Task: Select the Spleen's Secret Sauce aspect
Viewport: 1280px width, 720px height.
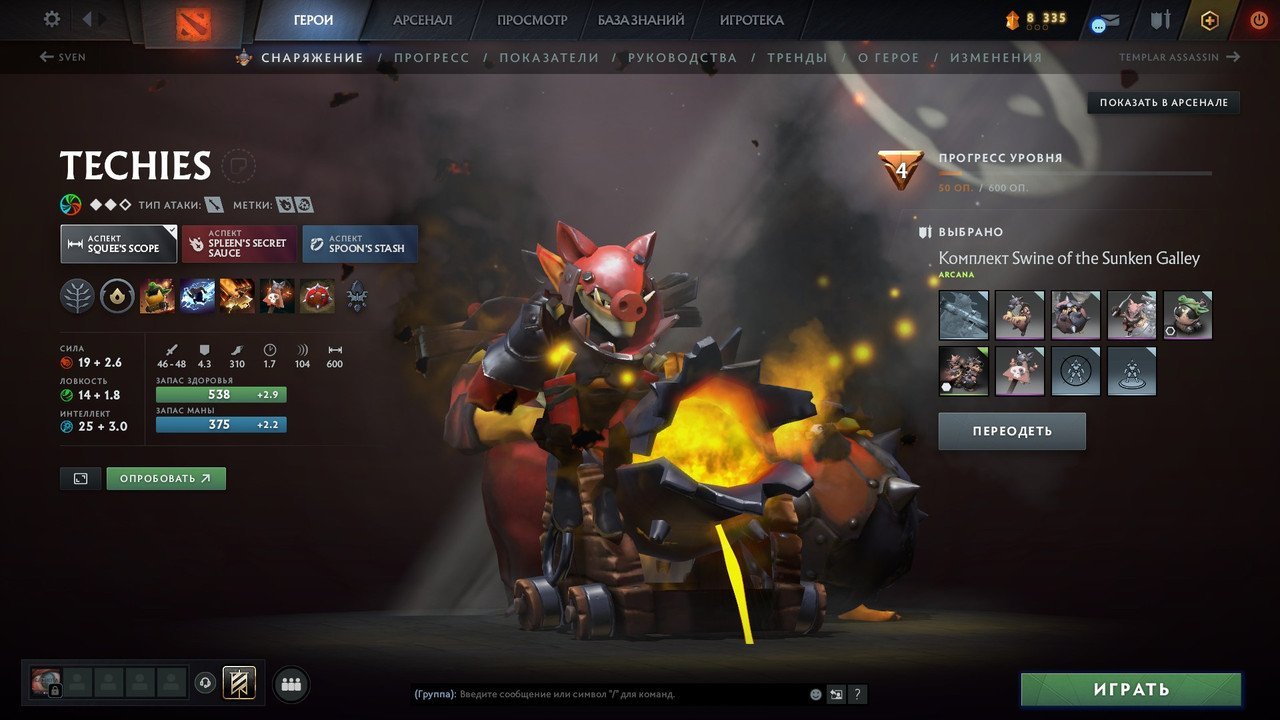Action: click(x=238, y=243)
